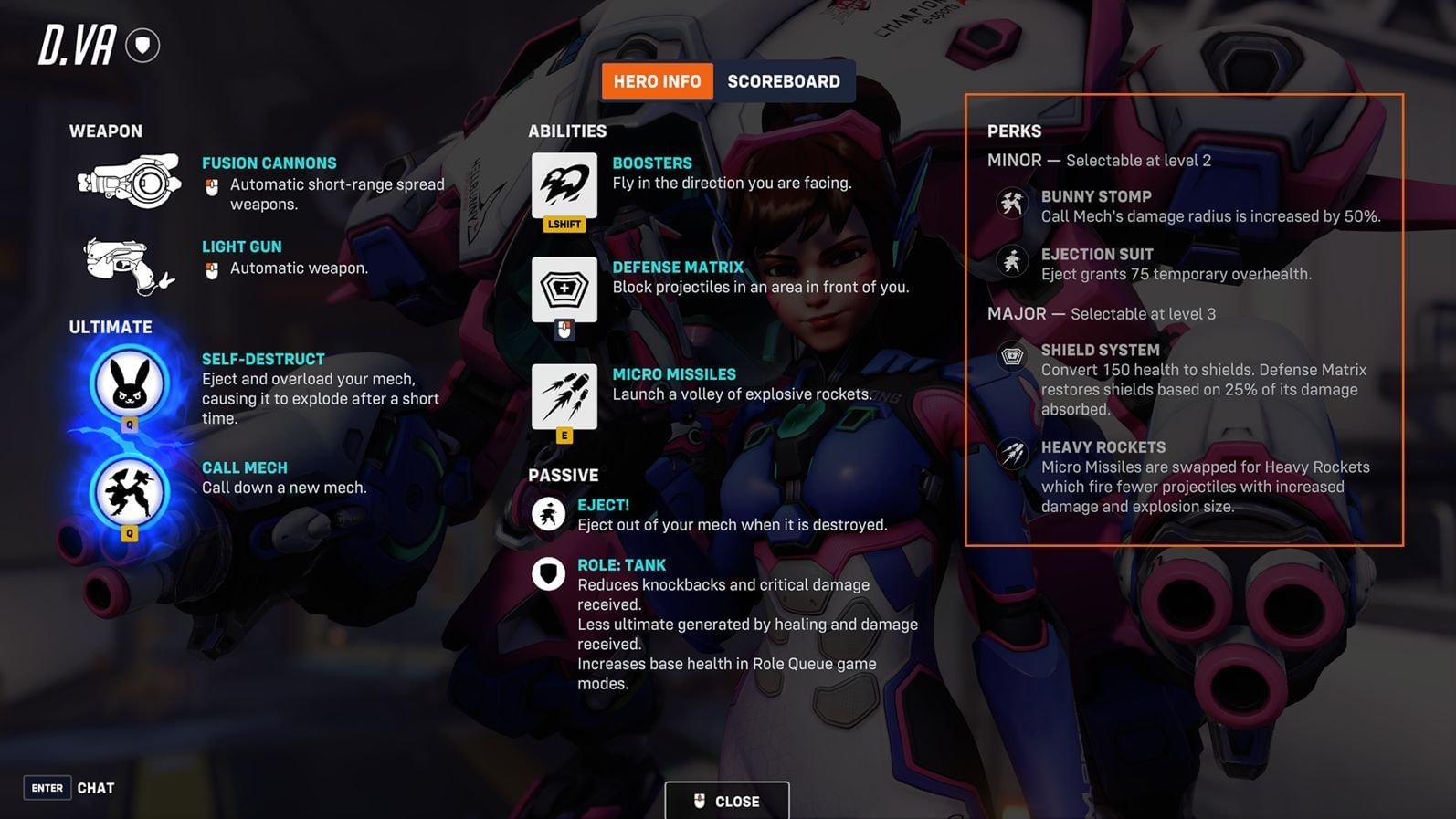Select the Heavy Rockets perk icon
Viewport: 1456px width, 819px height.
click(x=1012, y=456)
